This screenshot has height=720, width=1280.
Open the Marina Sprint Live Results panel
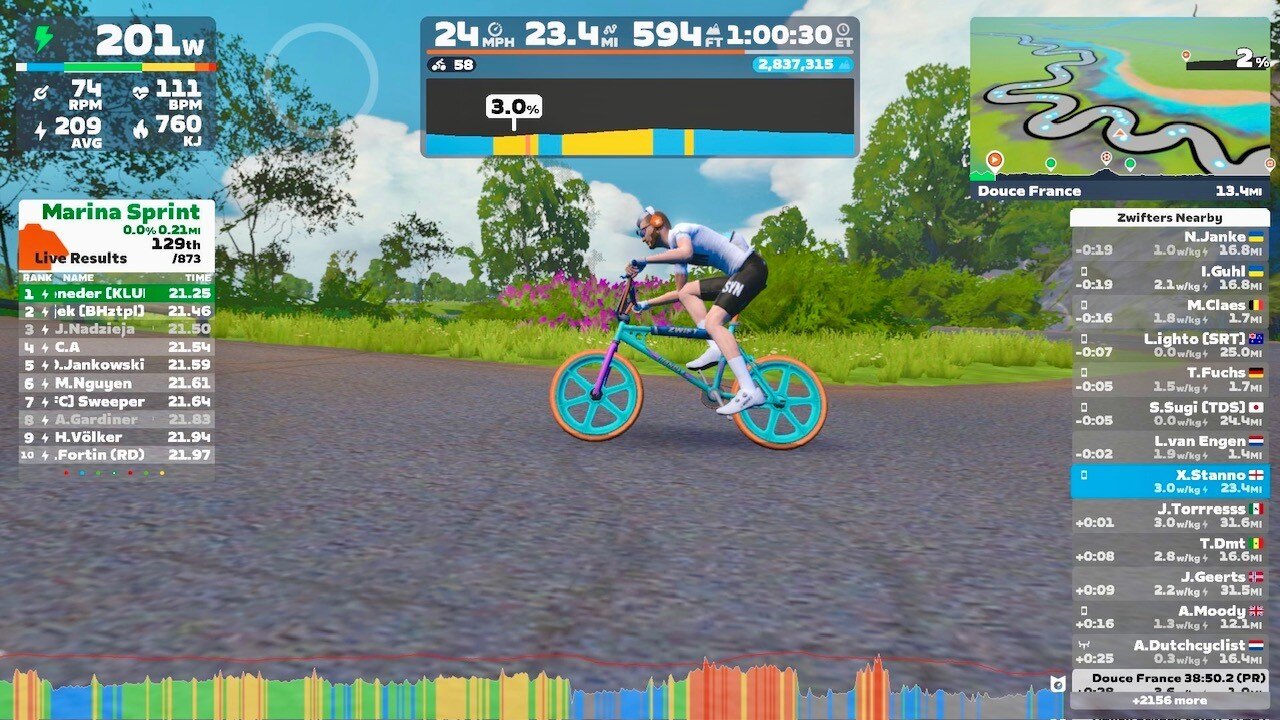116,236
